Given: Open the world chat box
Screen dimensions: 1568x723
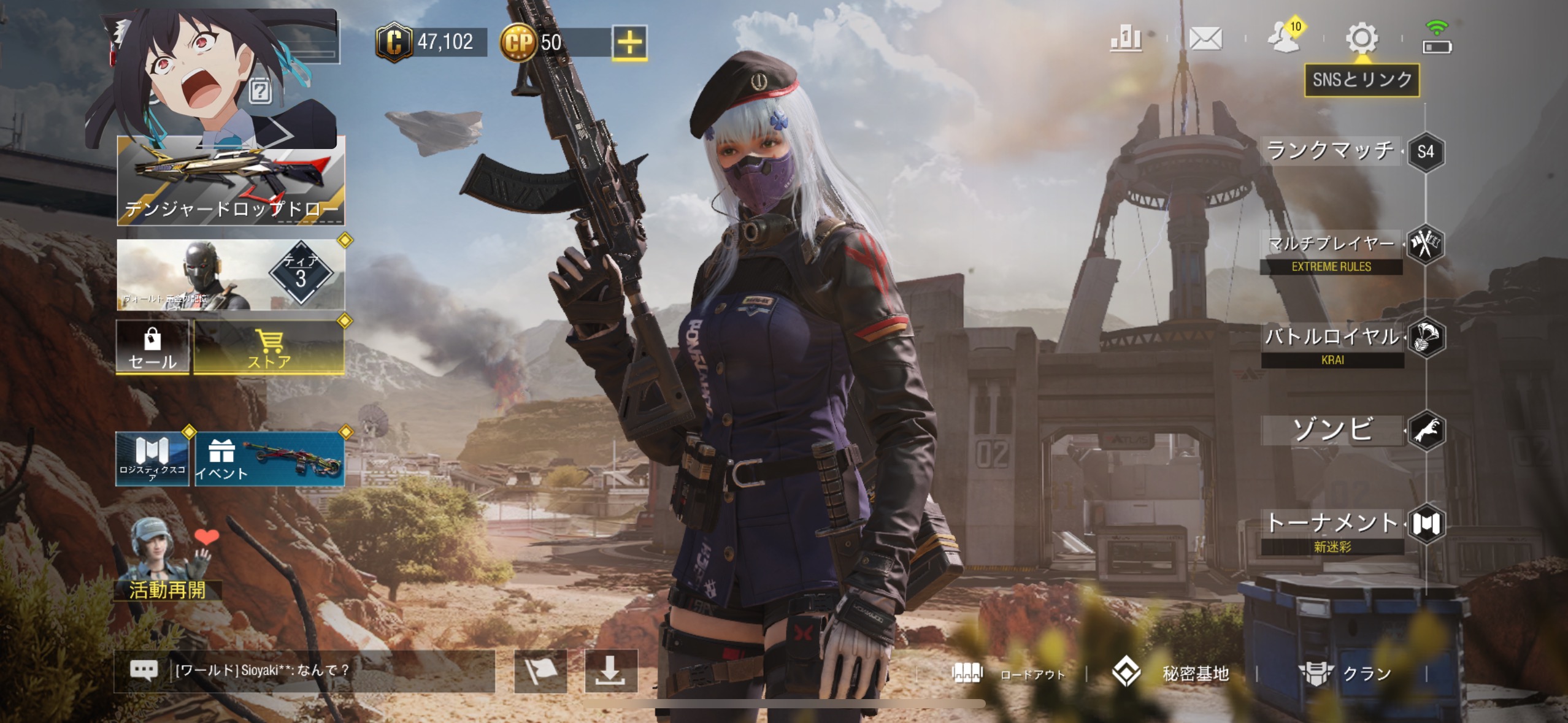Looking at the screenshot, I should pyautogui.click(x=304, y=670).
